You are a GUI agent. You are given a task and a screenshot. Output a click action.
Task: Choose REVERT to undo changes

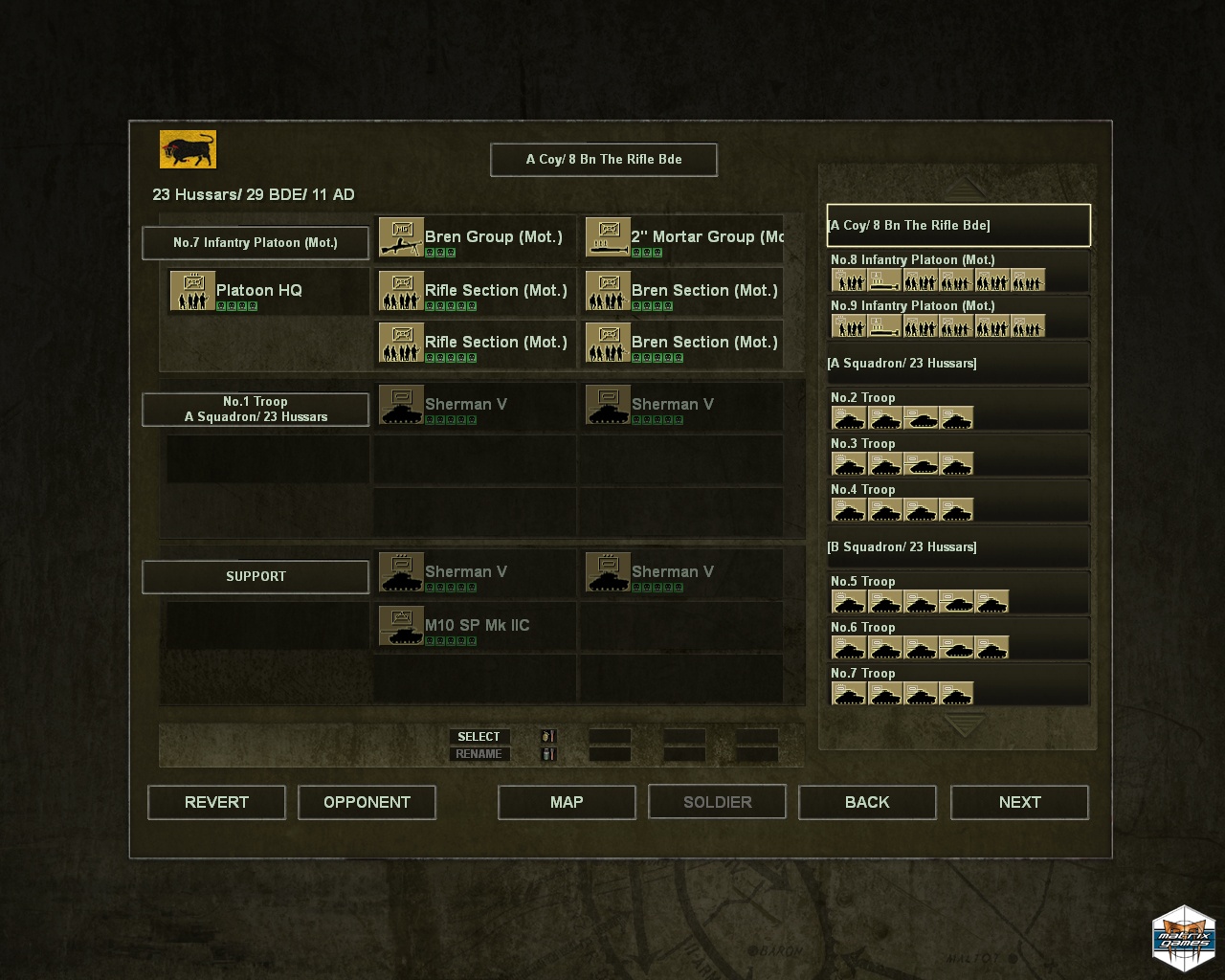tap(216, 802)
